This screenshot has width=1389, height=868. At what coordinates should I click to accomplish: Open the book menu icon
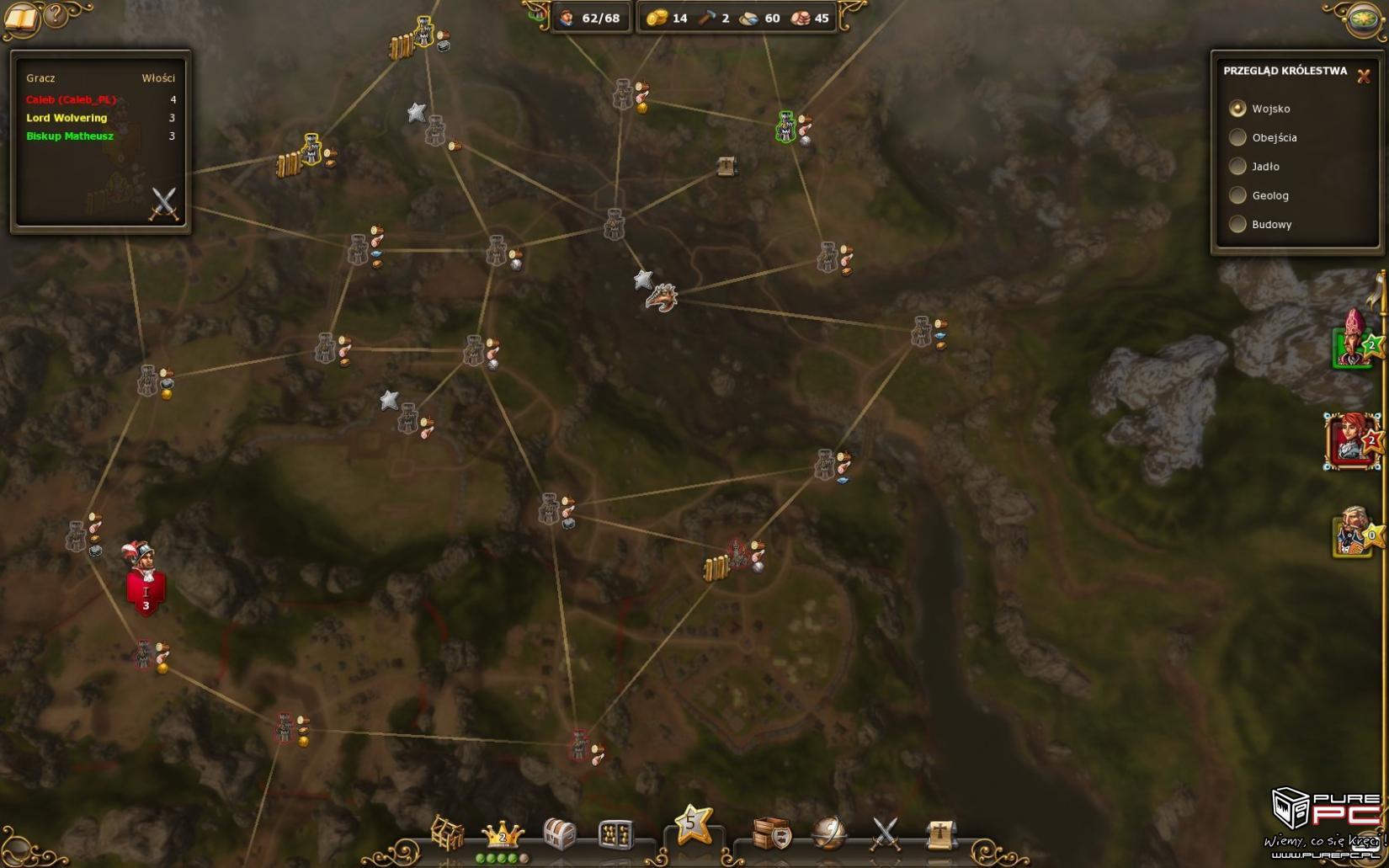pos(20,19)
